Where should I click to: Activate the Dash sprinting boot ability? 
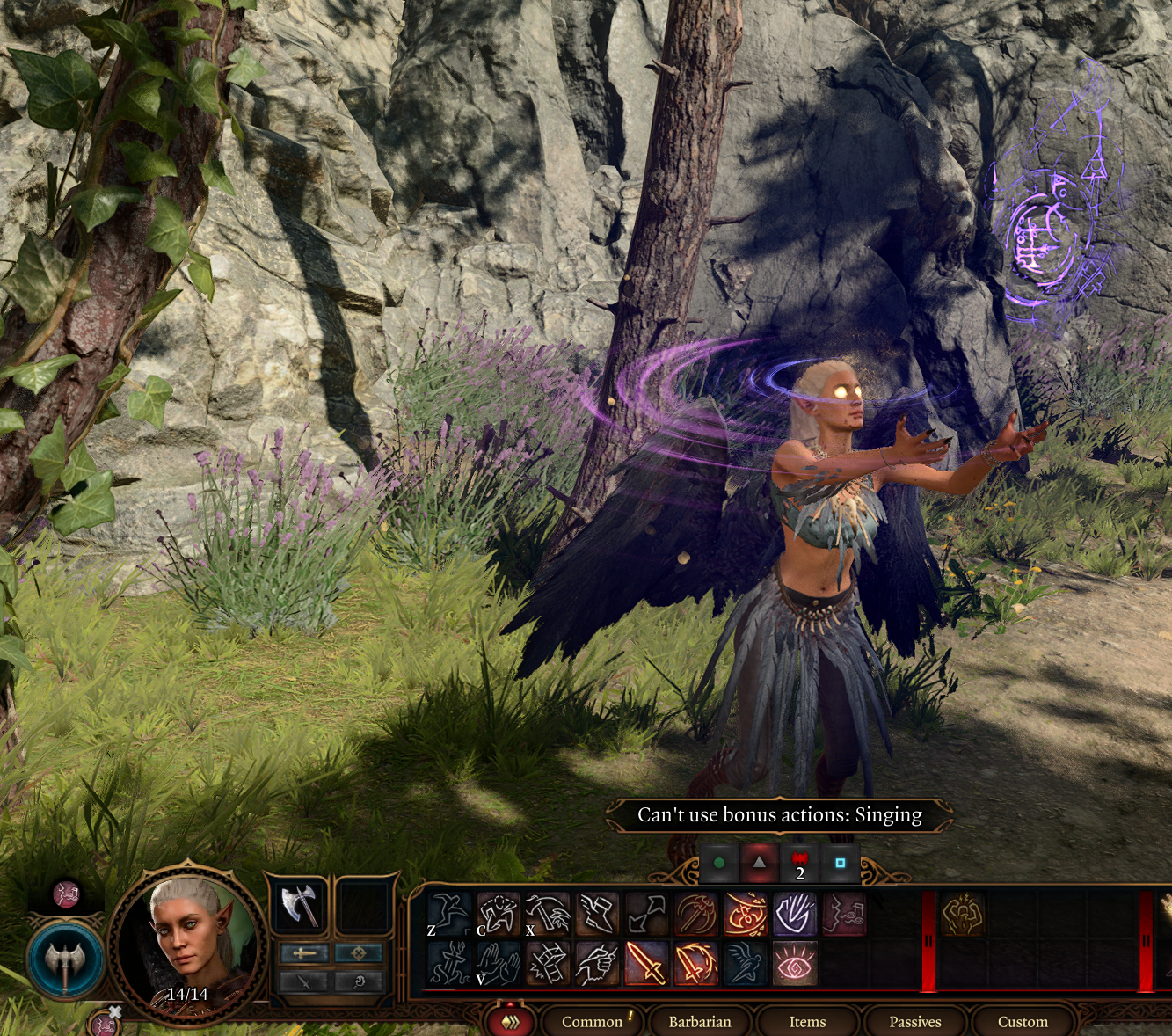(597, 914)
